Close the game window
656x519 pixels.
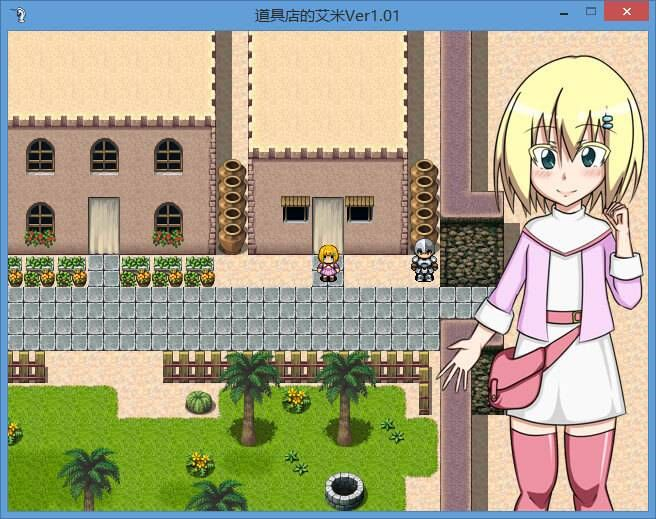627,11
